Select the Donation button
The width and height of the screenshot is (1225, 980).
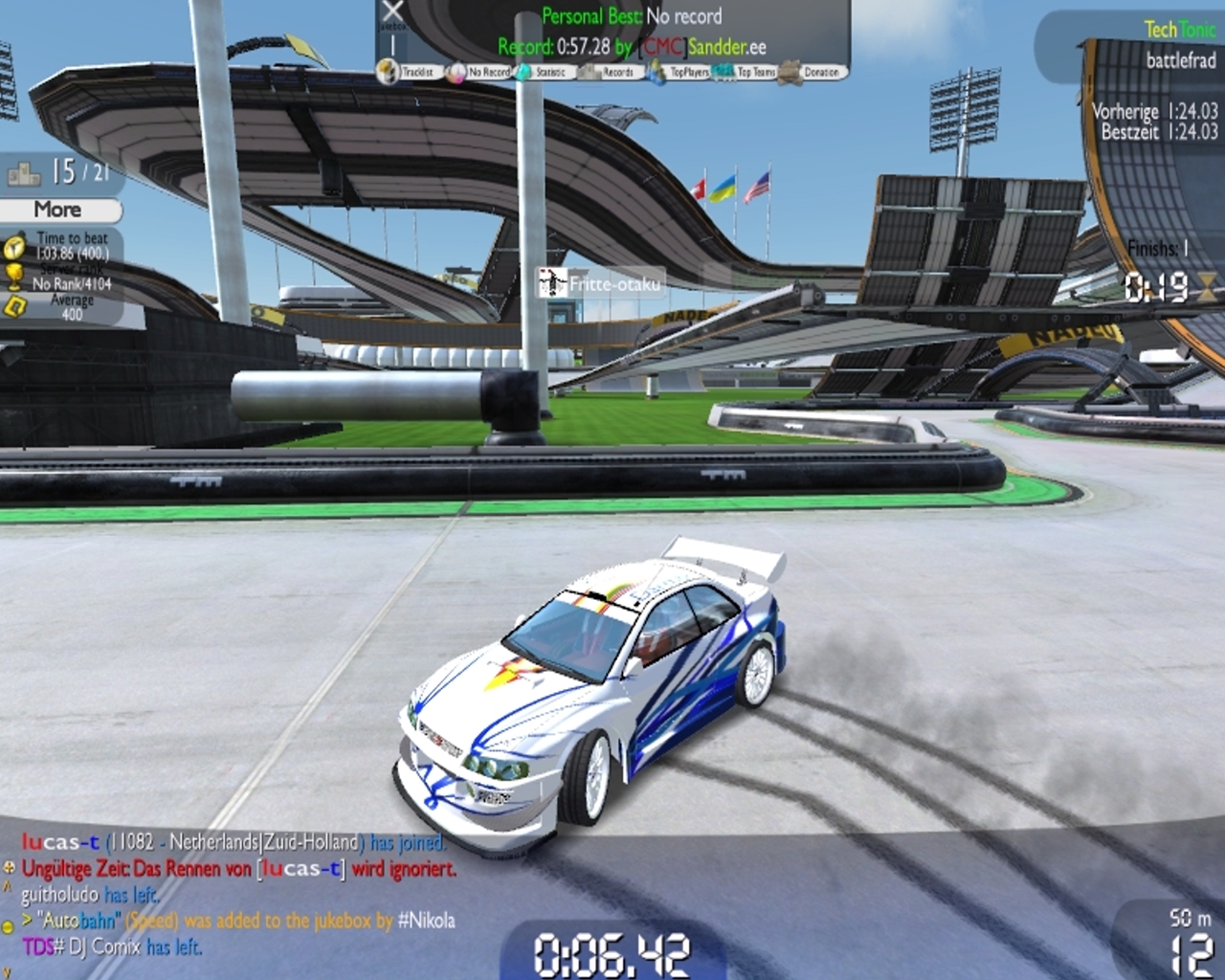coord(813,72)
